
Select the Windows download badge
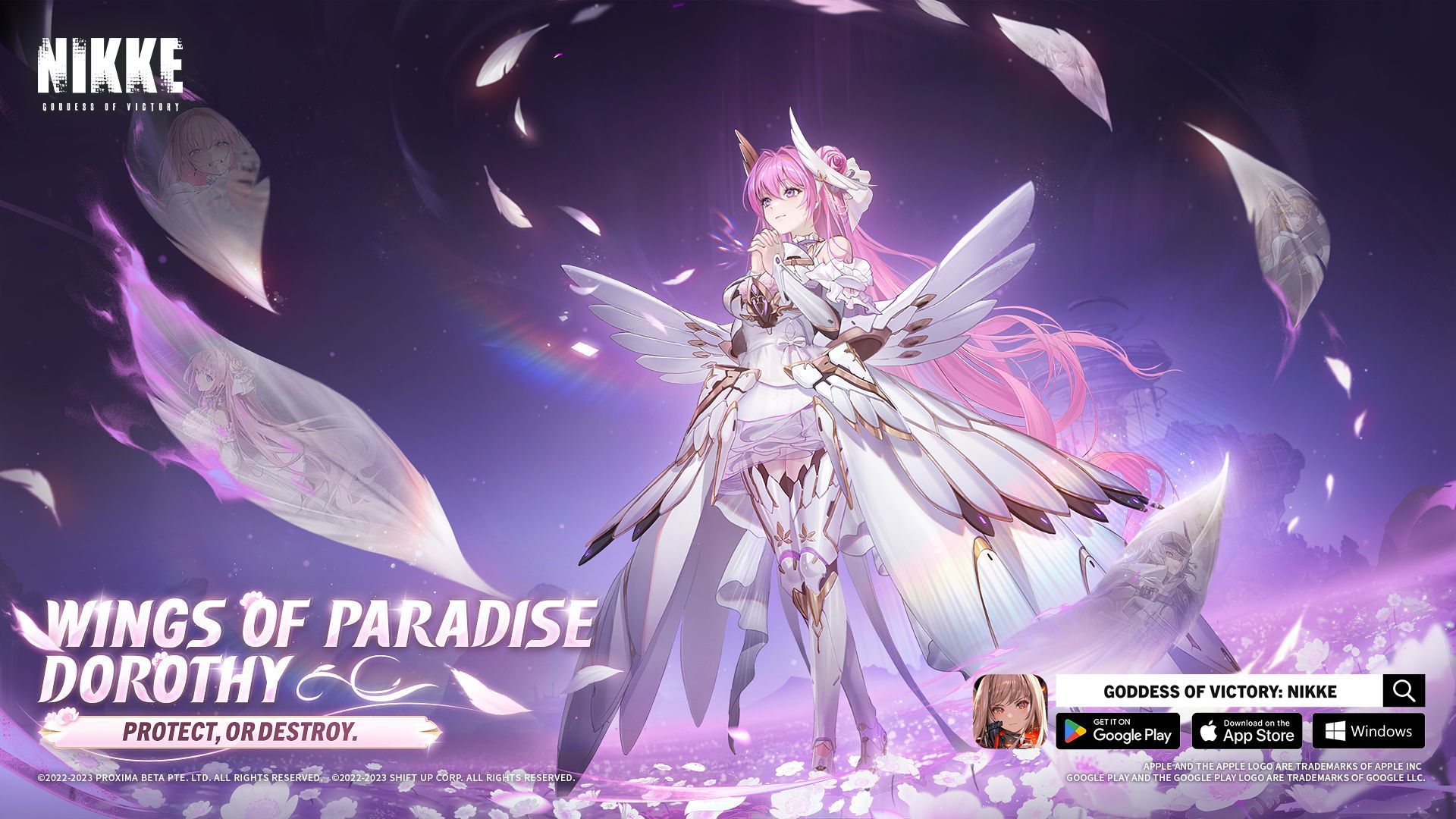1368,731
